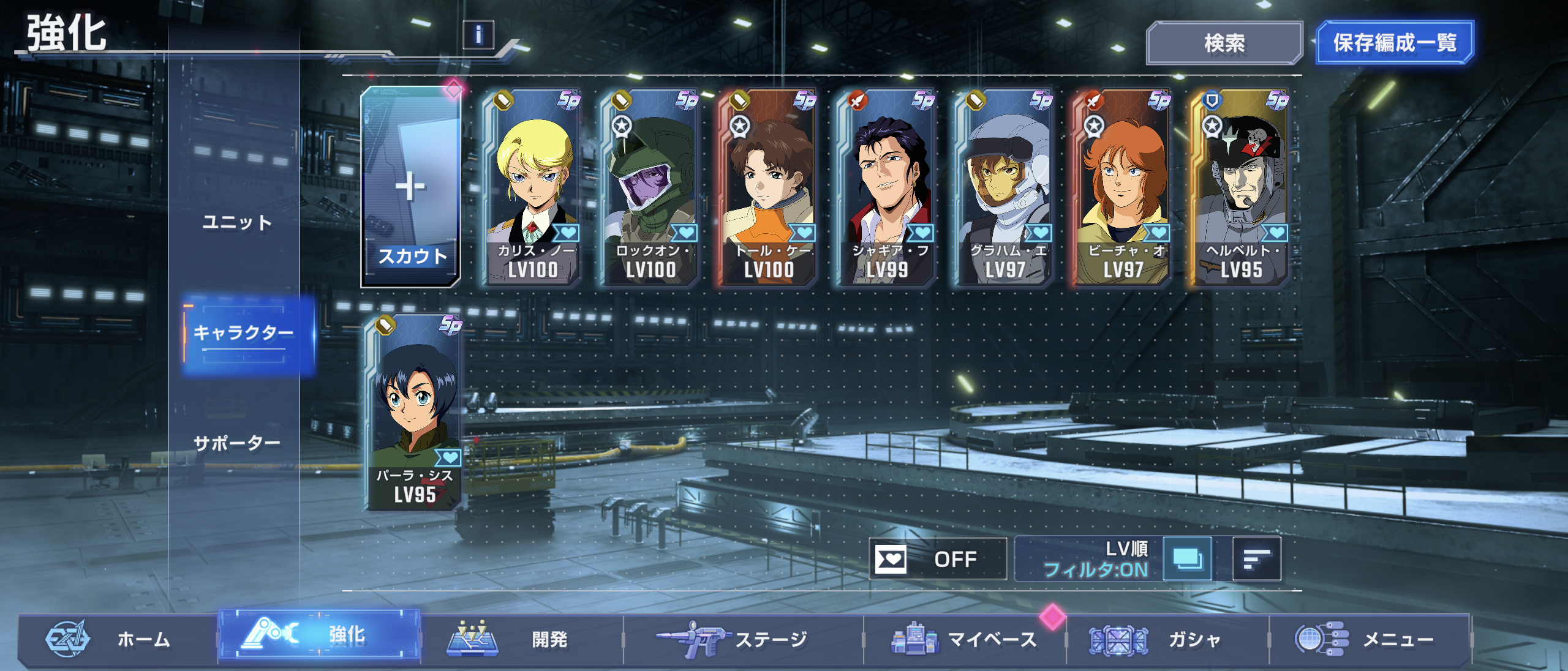Switch to the ユニット tab
Image resolution: width=1568 pixels, height=671 pixels.
[237, 222]
